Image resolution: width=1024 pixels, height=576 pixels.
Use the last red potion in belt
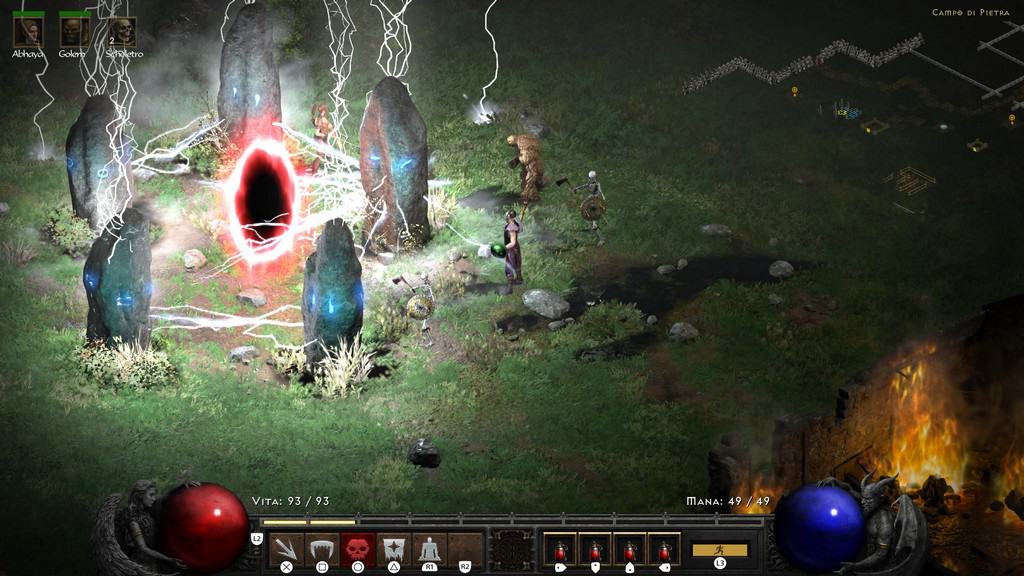point(664,549)
